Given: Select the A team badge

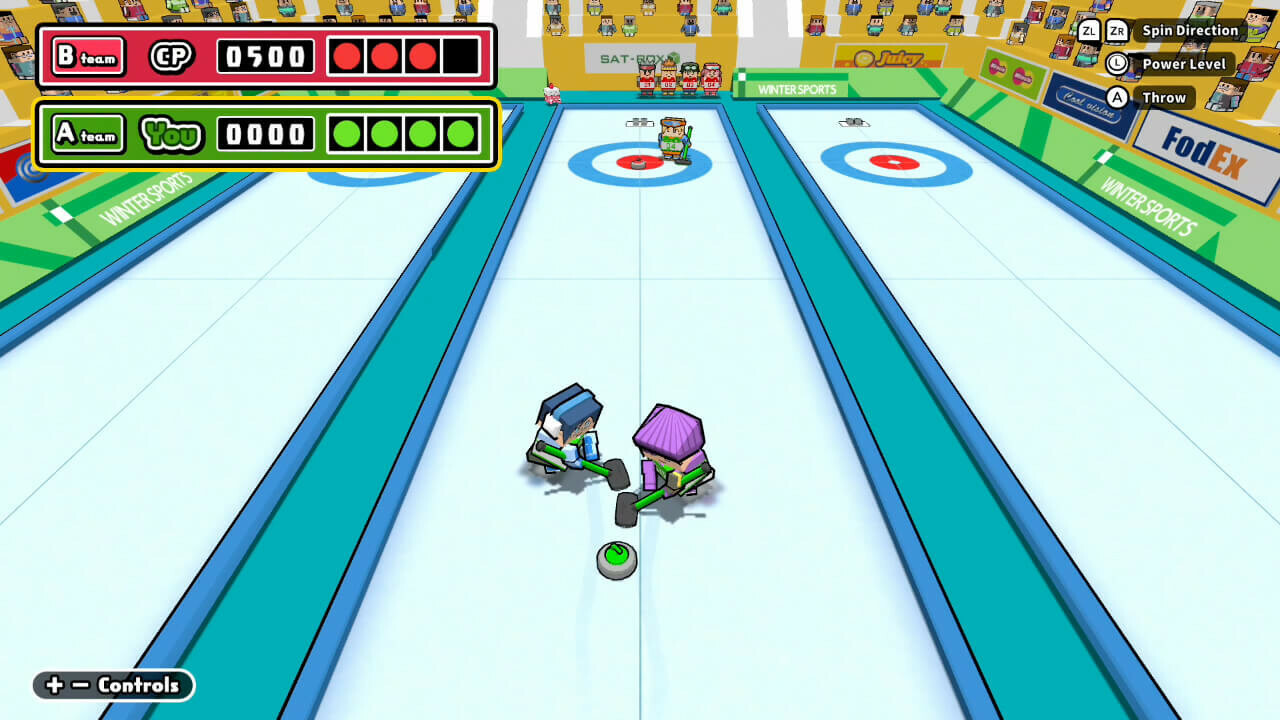Looking at the screenshot, I should coord(88,133).
